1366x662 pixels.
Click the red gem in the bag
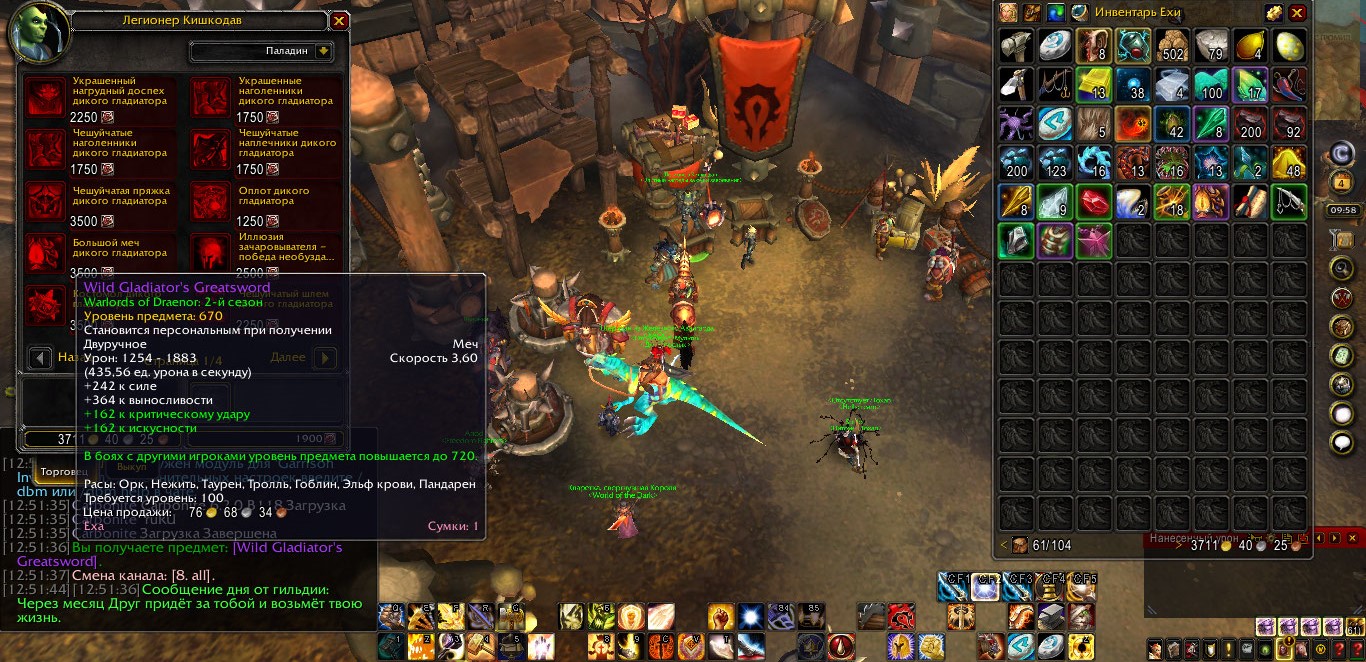tap(1093, 202)
